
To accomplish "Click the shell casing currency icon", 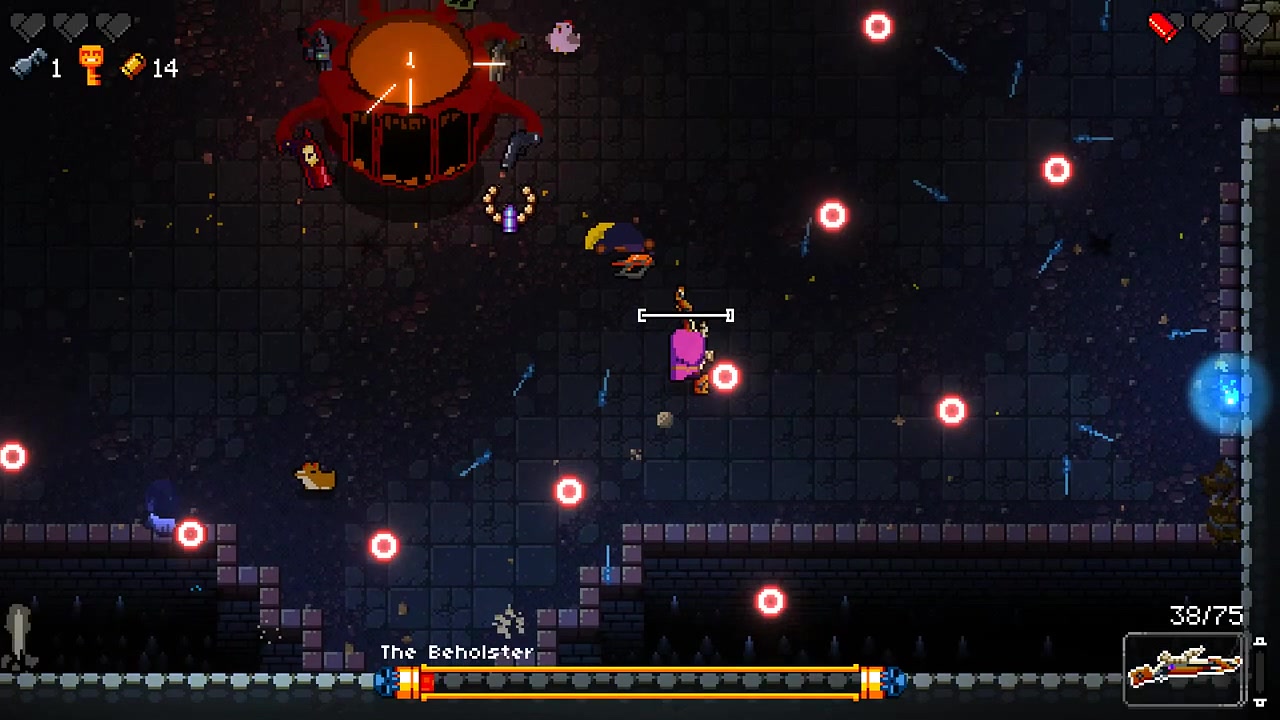I will 133,66.
